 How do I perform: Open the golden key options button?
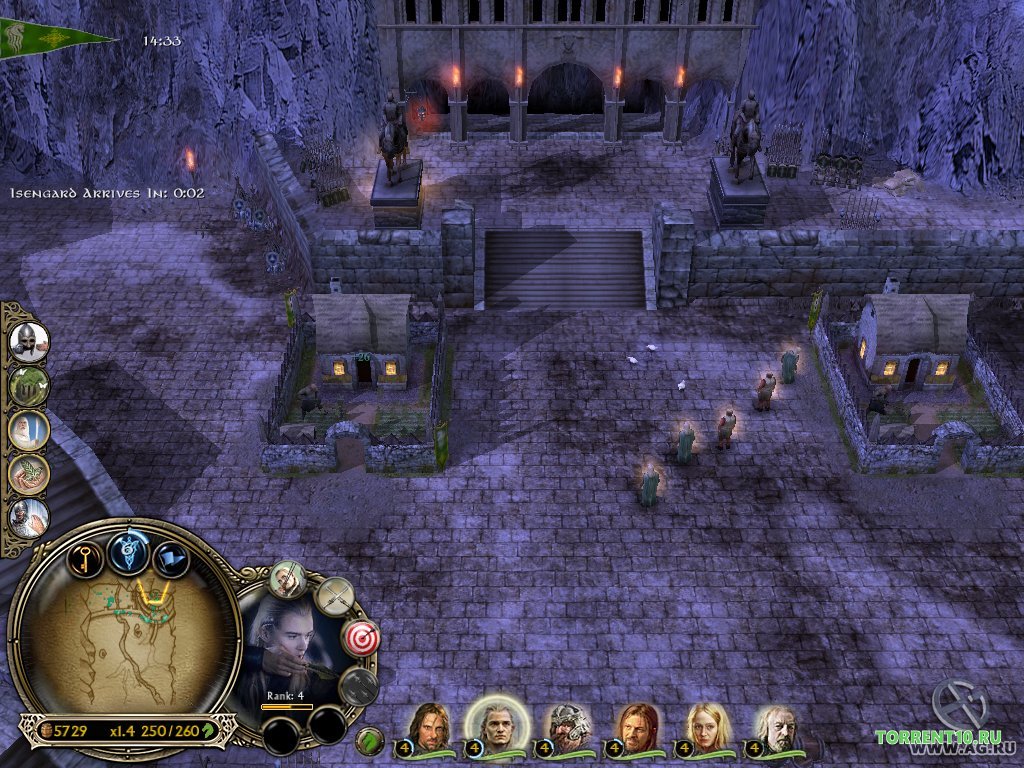point(86,556)
